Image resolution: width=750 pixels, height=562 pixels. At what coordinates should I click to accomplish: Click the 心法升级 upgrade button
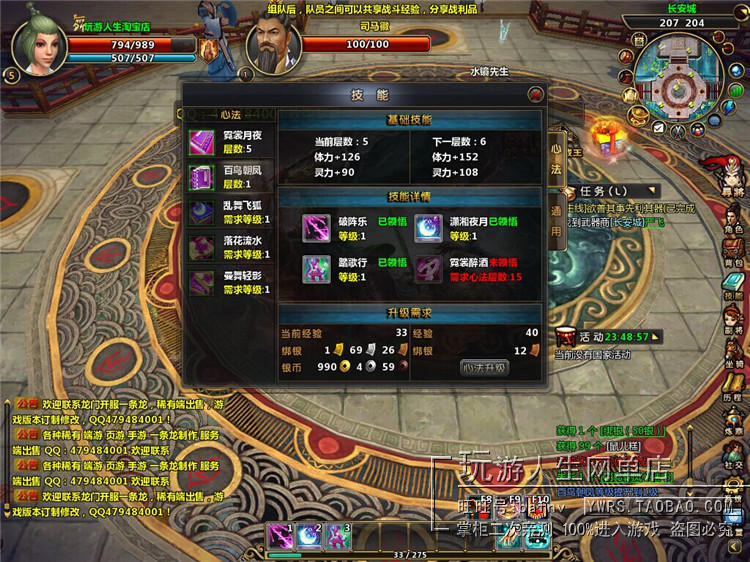(485, 367)
